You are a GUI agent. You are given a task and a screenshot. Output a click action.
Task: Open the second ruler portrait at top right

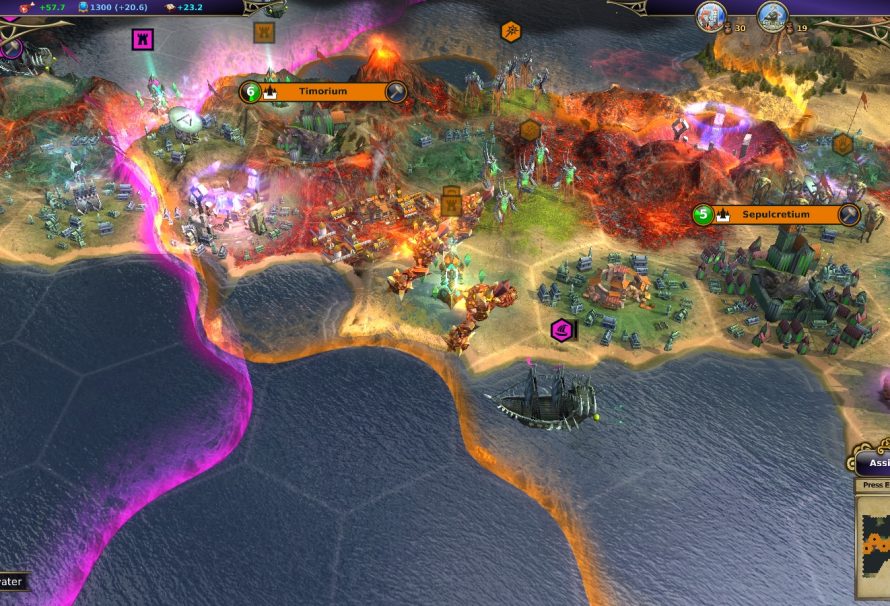pos(771,16)
